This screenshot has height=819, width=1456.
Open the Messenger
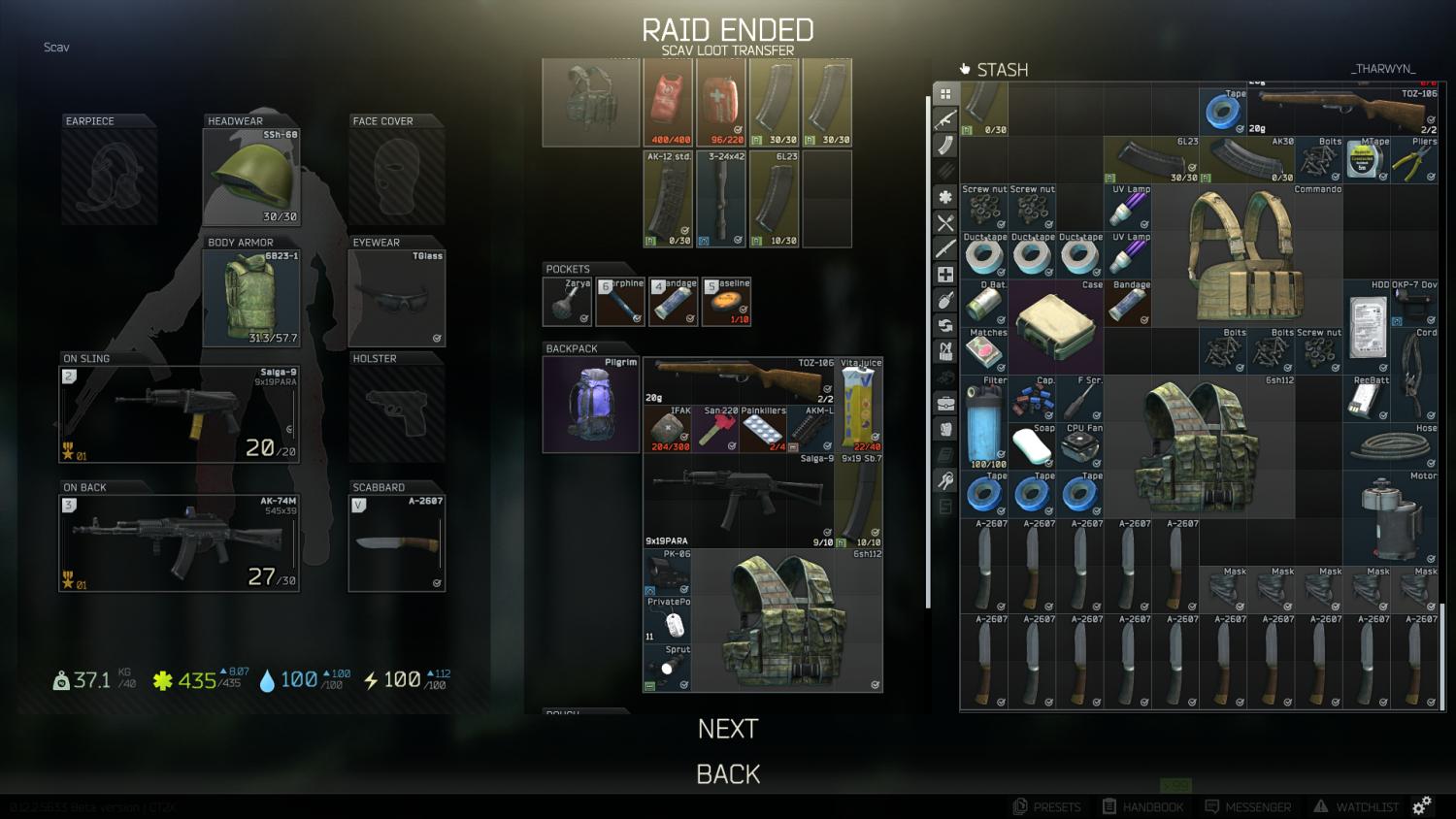1247,806
